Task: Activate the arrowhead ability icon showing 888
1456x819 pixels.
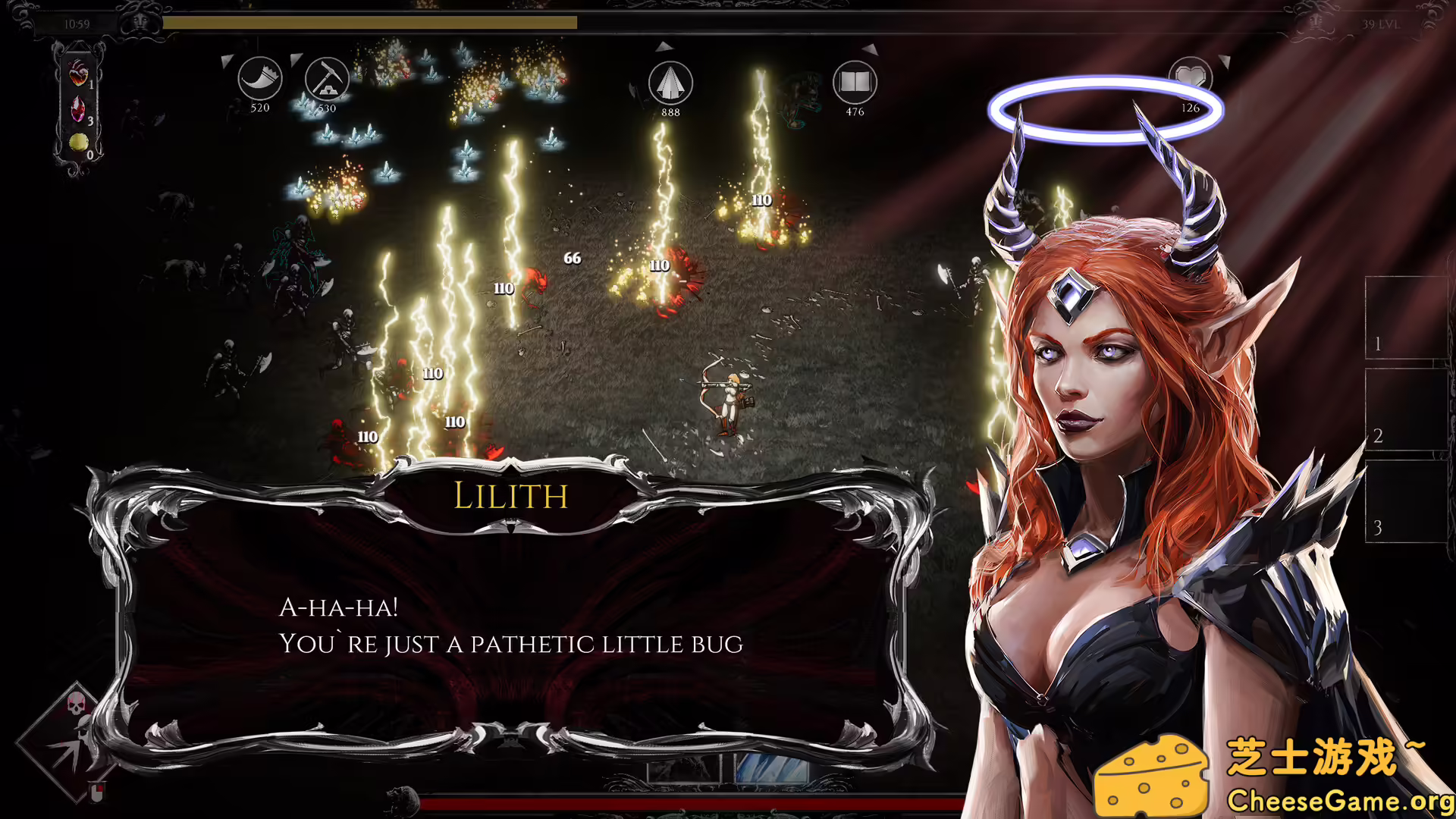Action: (670, 83)
